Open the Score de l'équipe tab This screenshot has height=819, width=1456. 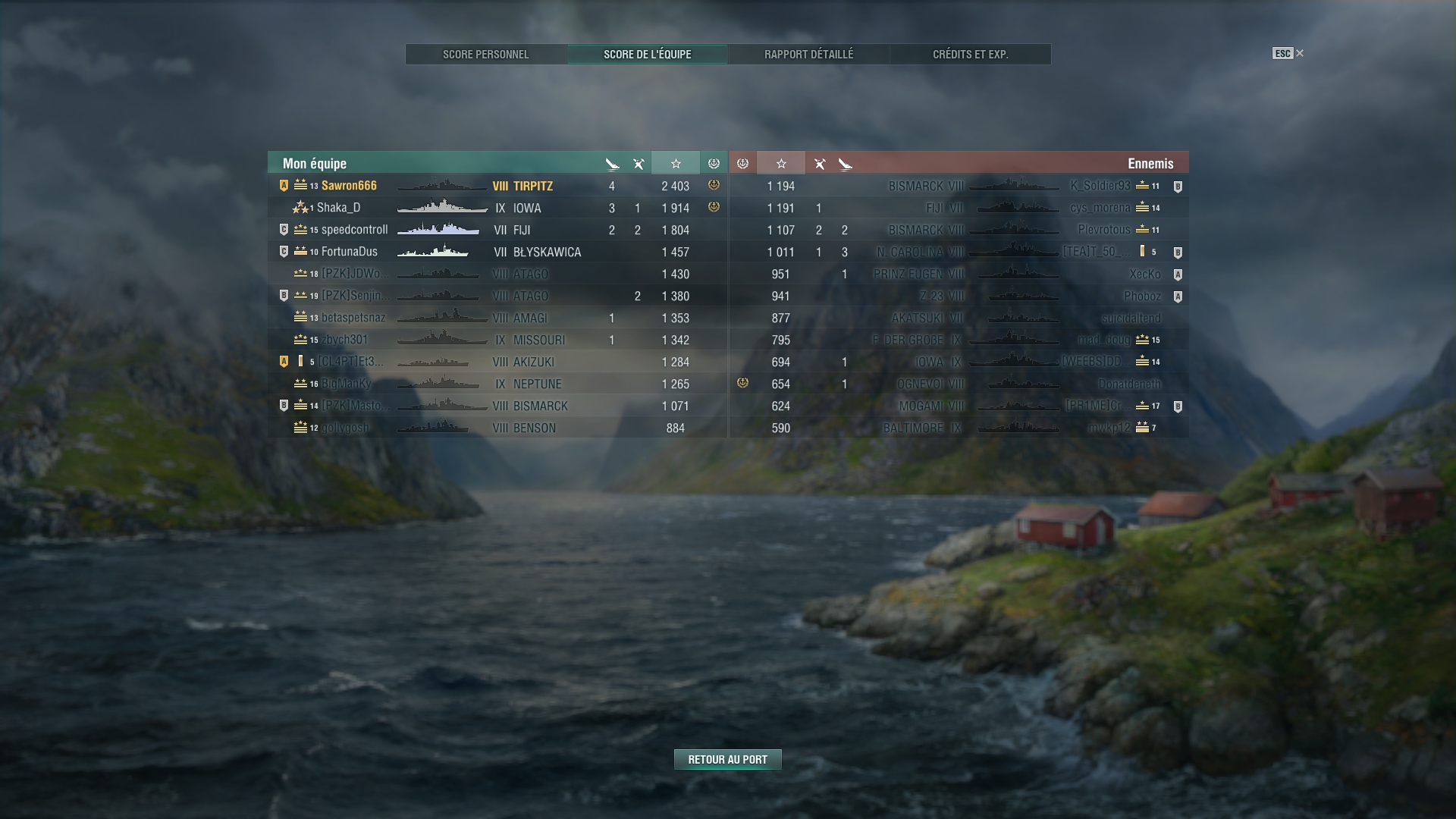pos(647,55)
